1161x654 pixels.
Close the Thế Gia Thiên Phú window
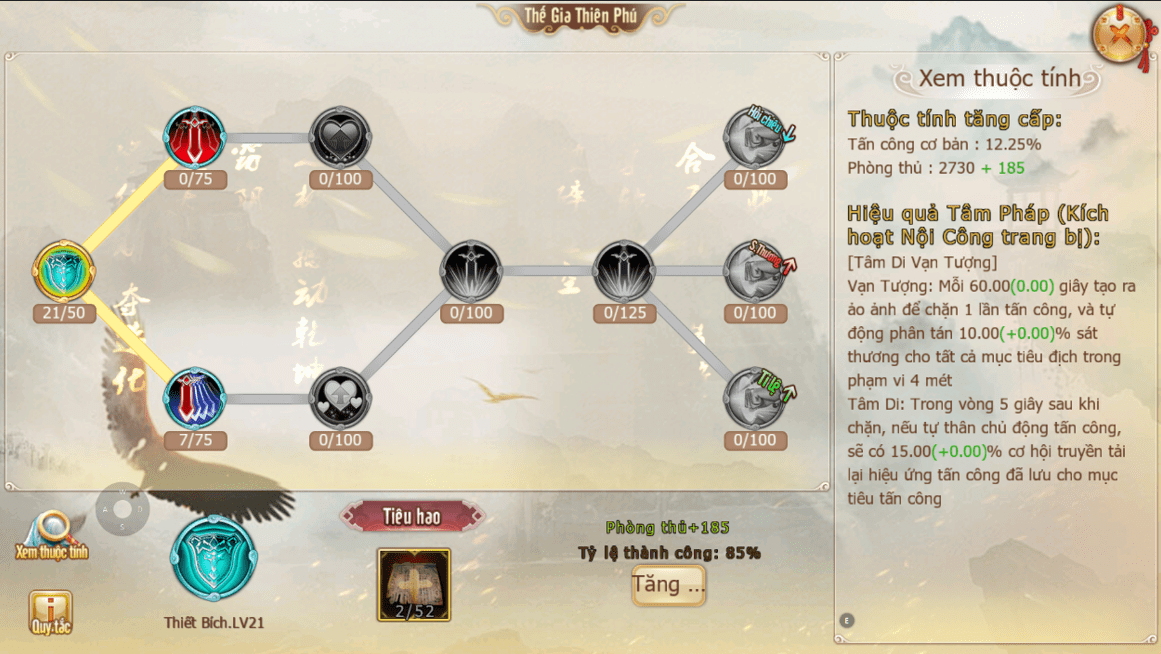pyautogui.click(x=1122, y=36)
